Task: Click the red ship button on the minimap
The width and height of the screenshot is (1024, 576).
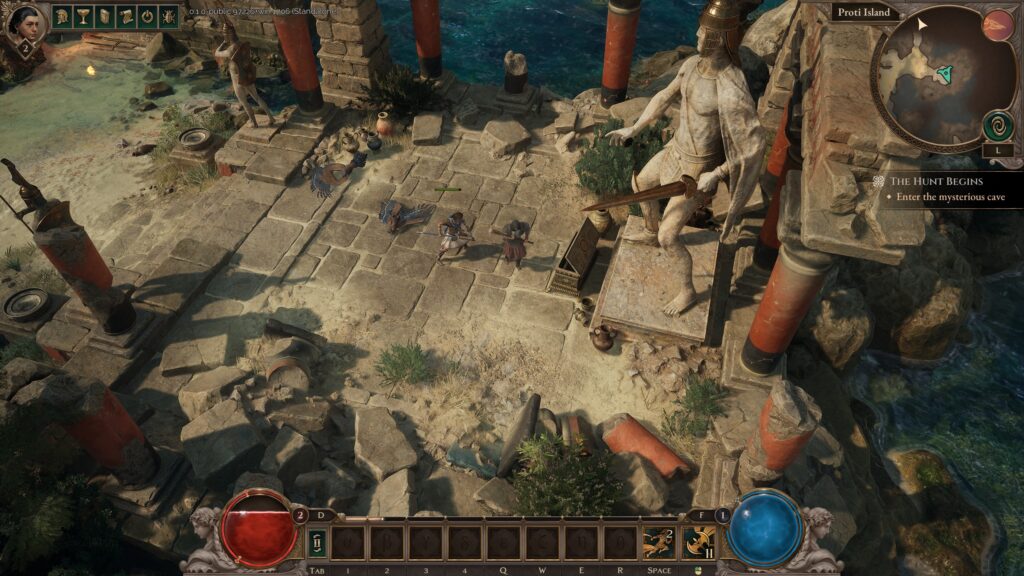Action: [x=997, y=26]
